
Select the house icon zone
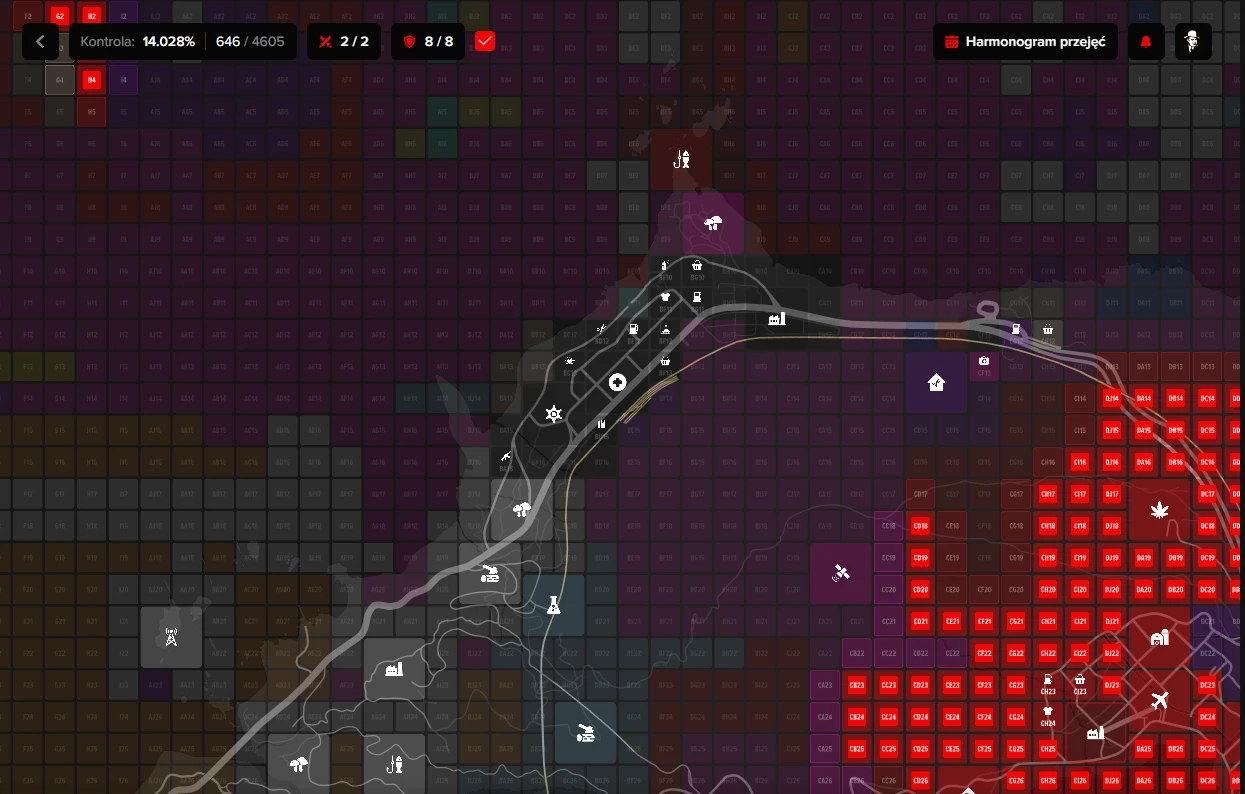[x=936, y=382]
